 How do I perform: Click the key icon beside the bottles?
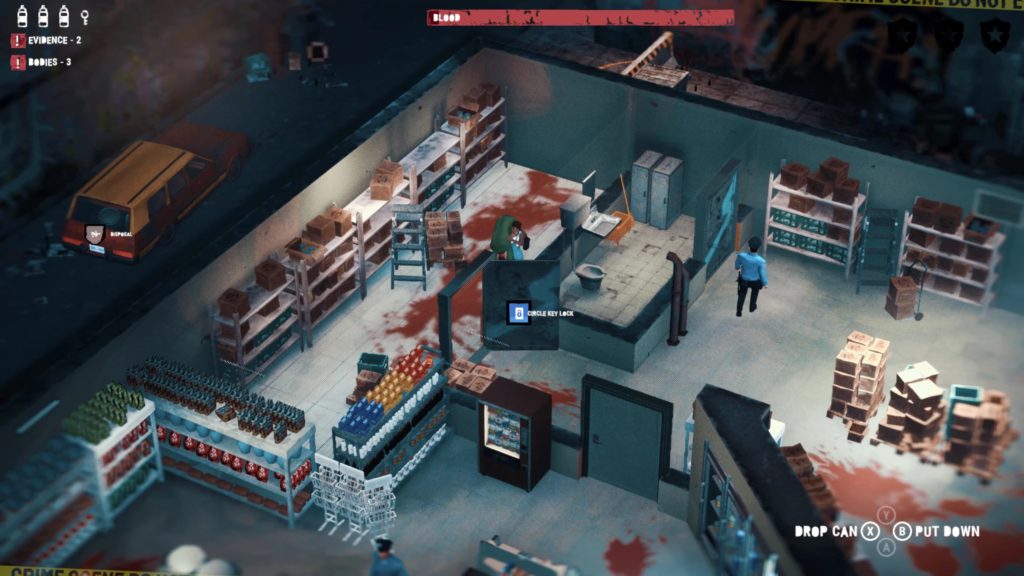pos(85,16)
